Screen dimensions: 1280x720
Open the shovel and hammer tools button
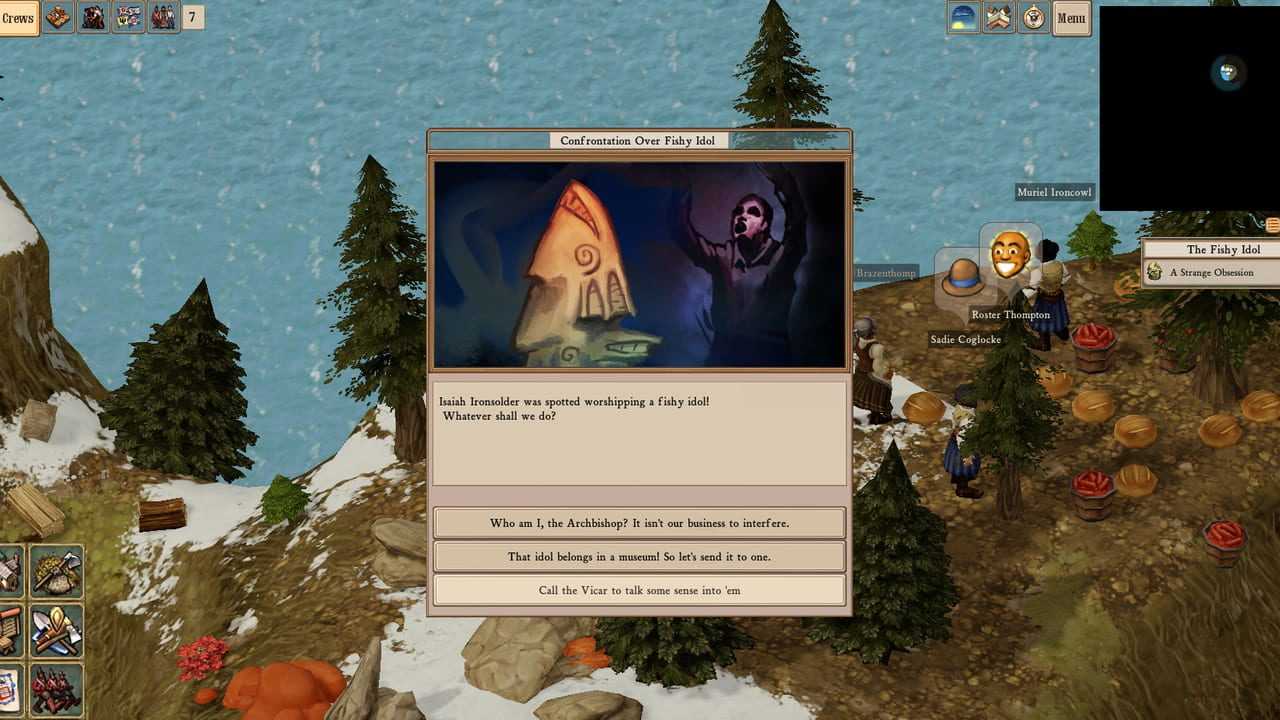[56, 630]
